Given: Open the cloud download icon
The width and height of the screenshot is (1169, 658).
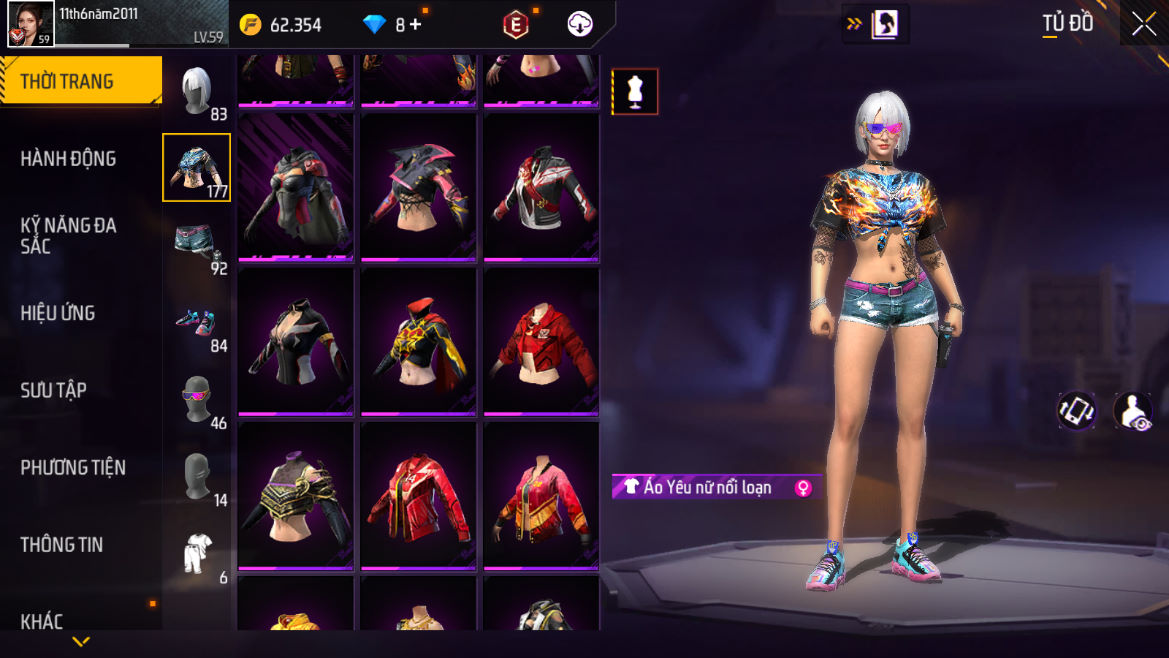Looking at the screenshot, I should click(580, 24).
